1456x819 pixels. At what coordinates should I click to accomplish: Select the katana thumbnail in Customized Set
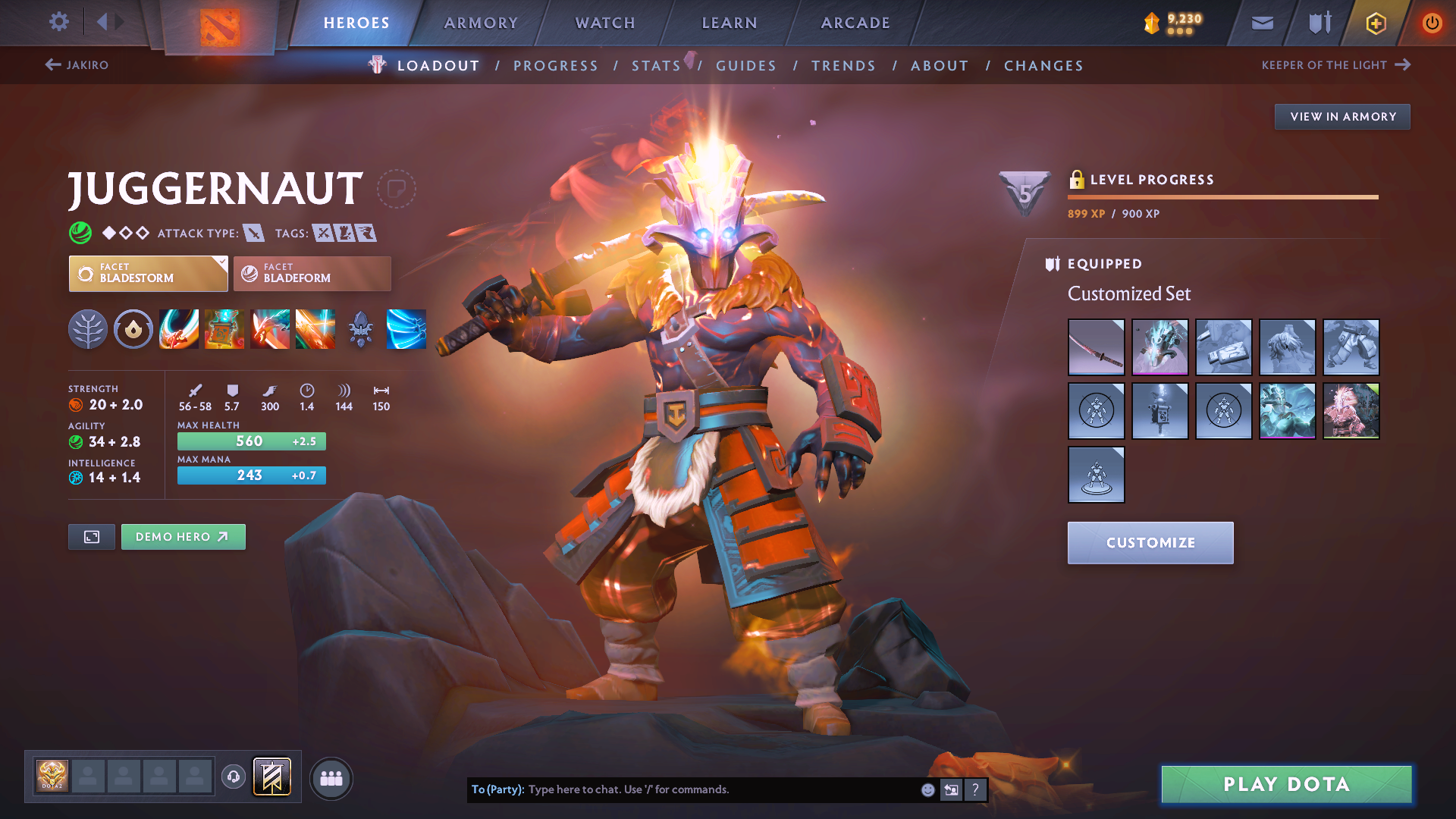[1096, 347]
